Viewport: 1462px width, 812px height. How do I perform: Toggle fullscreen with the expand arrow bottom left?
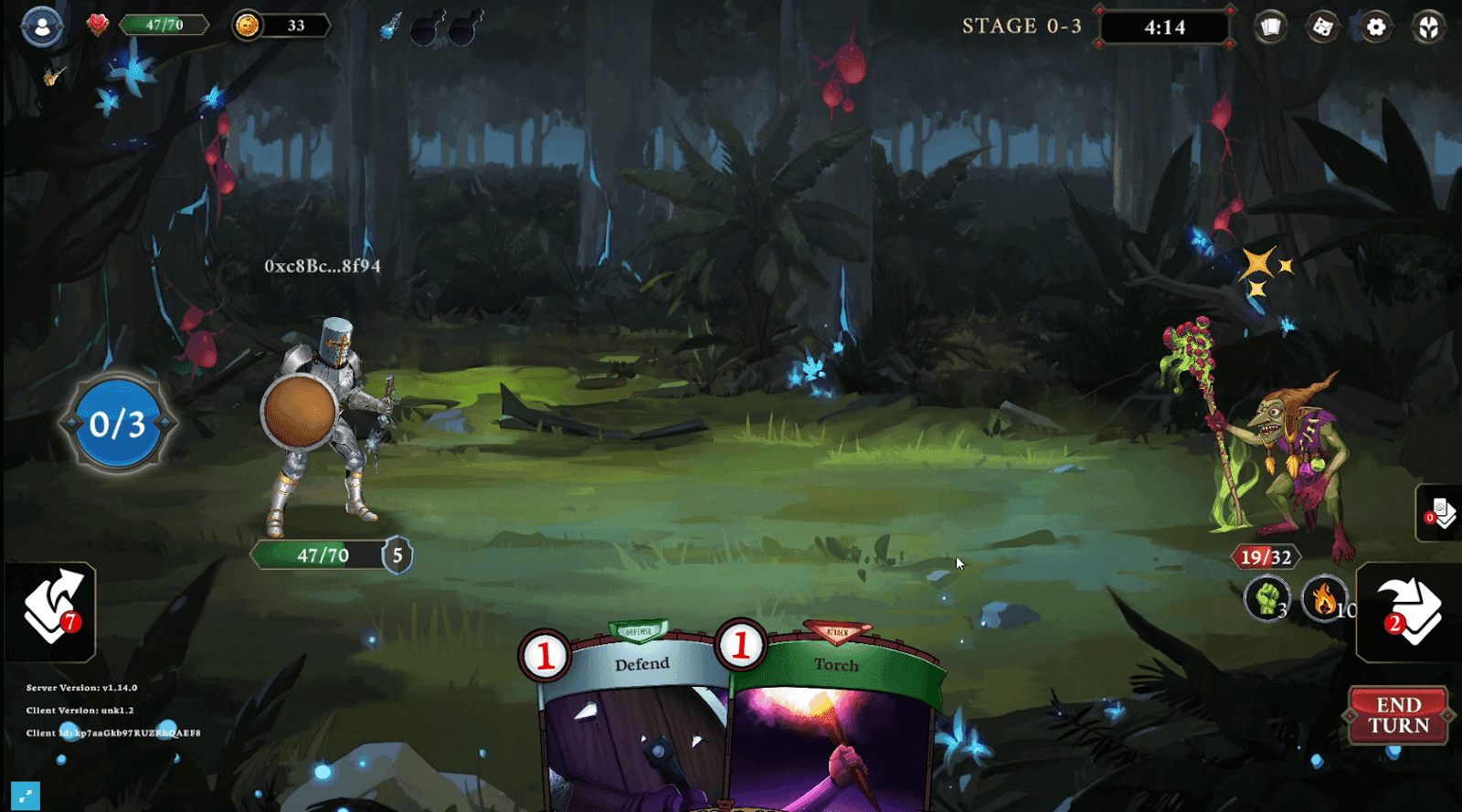pos(24,796)
